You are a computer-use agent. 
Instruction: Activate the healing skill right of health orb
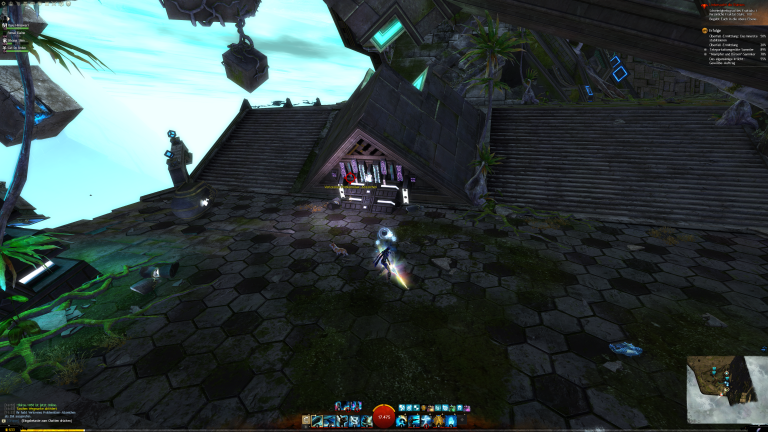point(403,421)
